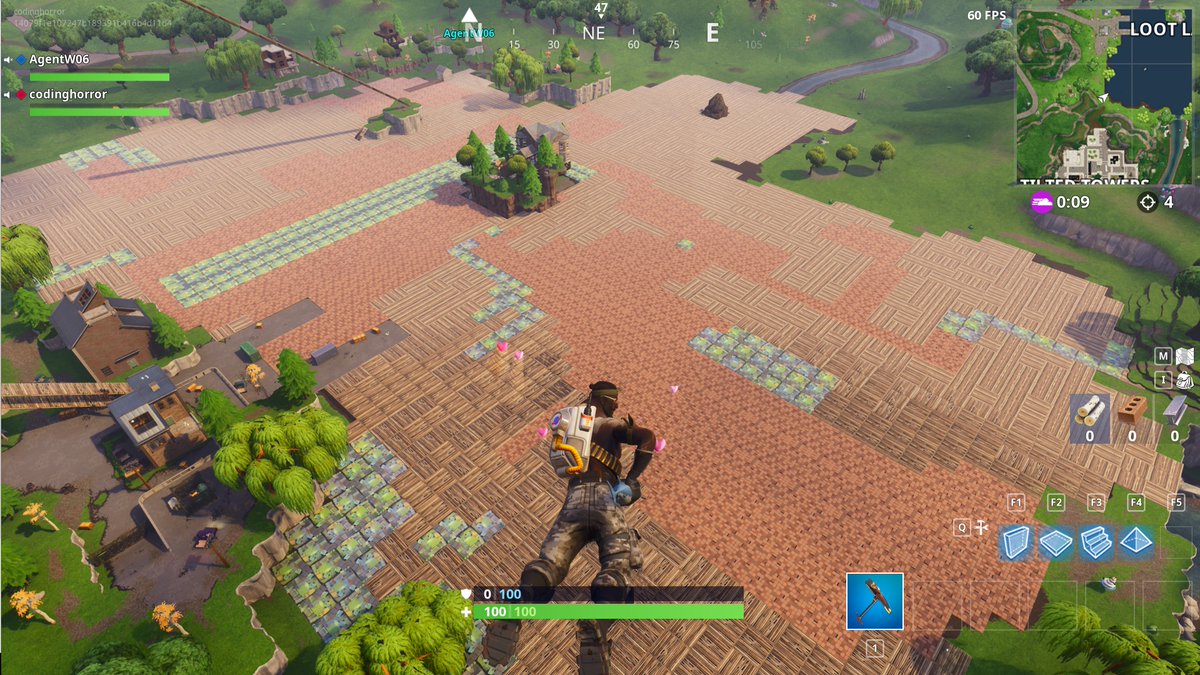The image size is (1200, 675).
Task: Select wood as building material
Action: point(1090,412)
